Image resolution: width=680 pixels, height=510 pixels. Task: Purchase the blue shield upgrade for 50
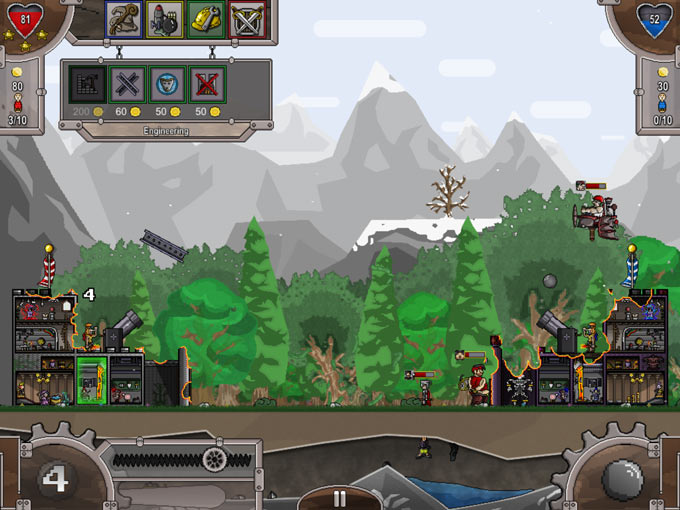click(167, 84)
